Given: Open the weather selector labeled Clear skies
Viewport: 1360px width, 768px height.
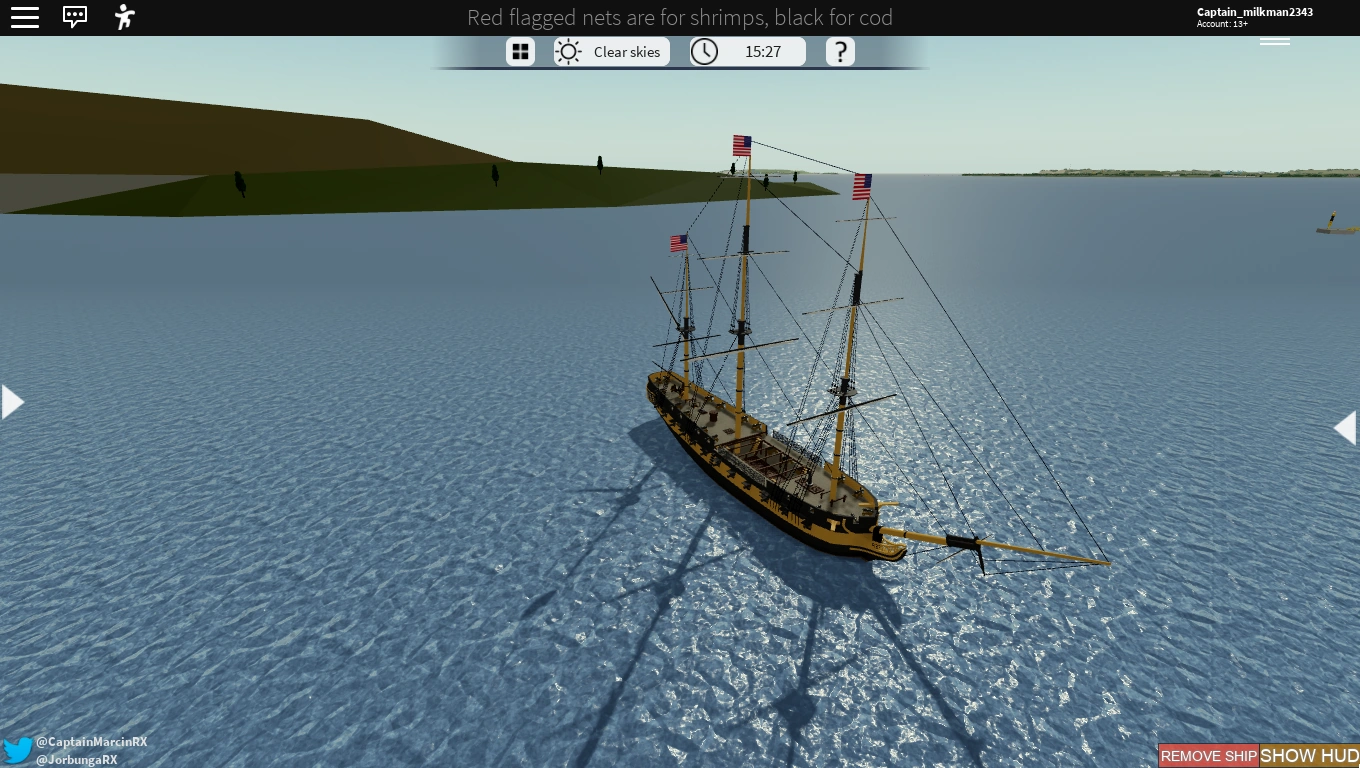Looking at the screenshot, I should coord(627,52).
